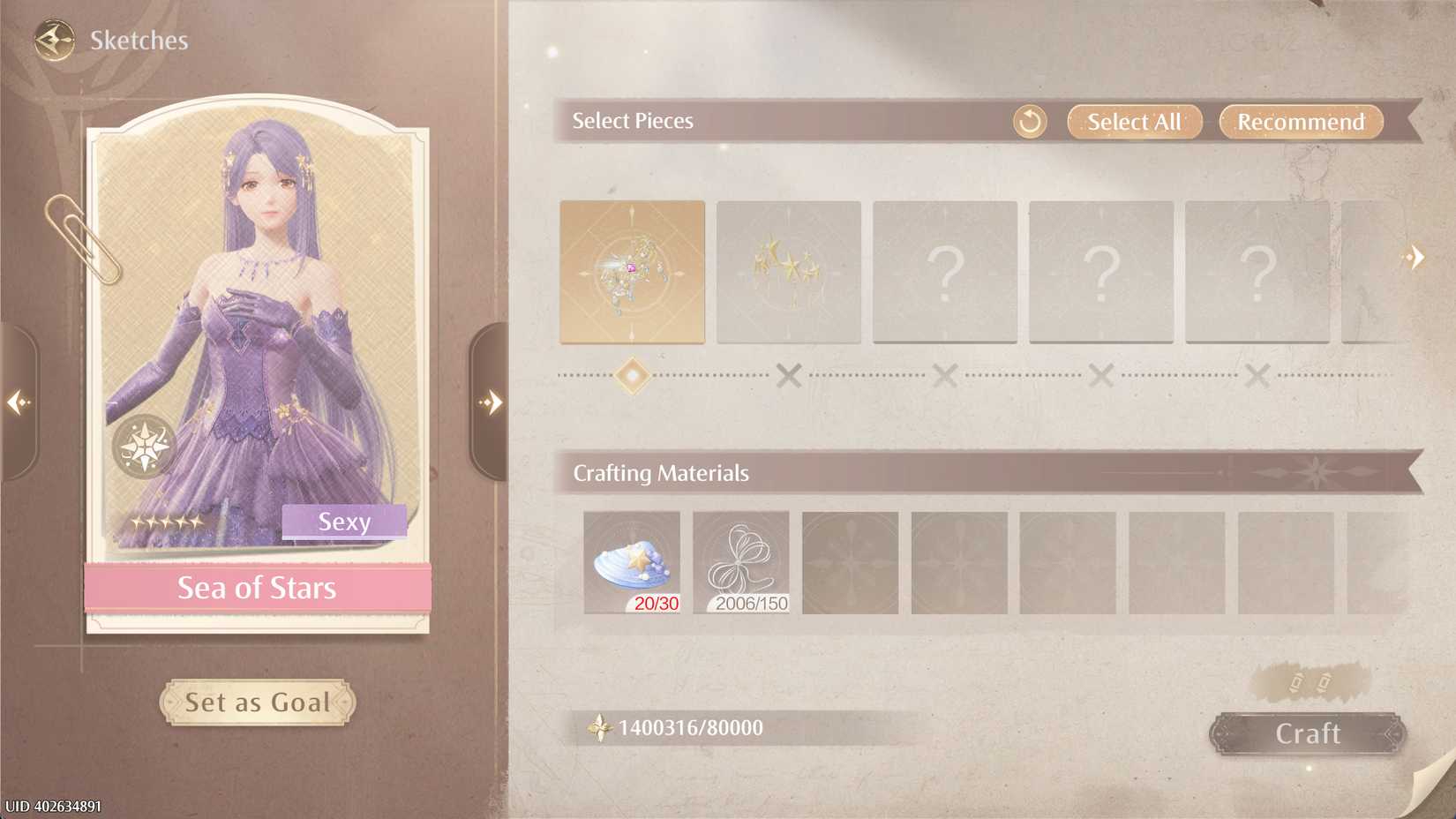The height and width of the screenshot is (819, 1456).
Task: Expand more pieces with the right chevron arrow
Action: 1416,257
